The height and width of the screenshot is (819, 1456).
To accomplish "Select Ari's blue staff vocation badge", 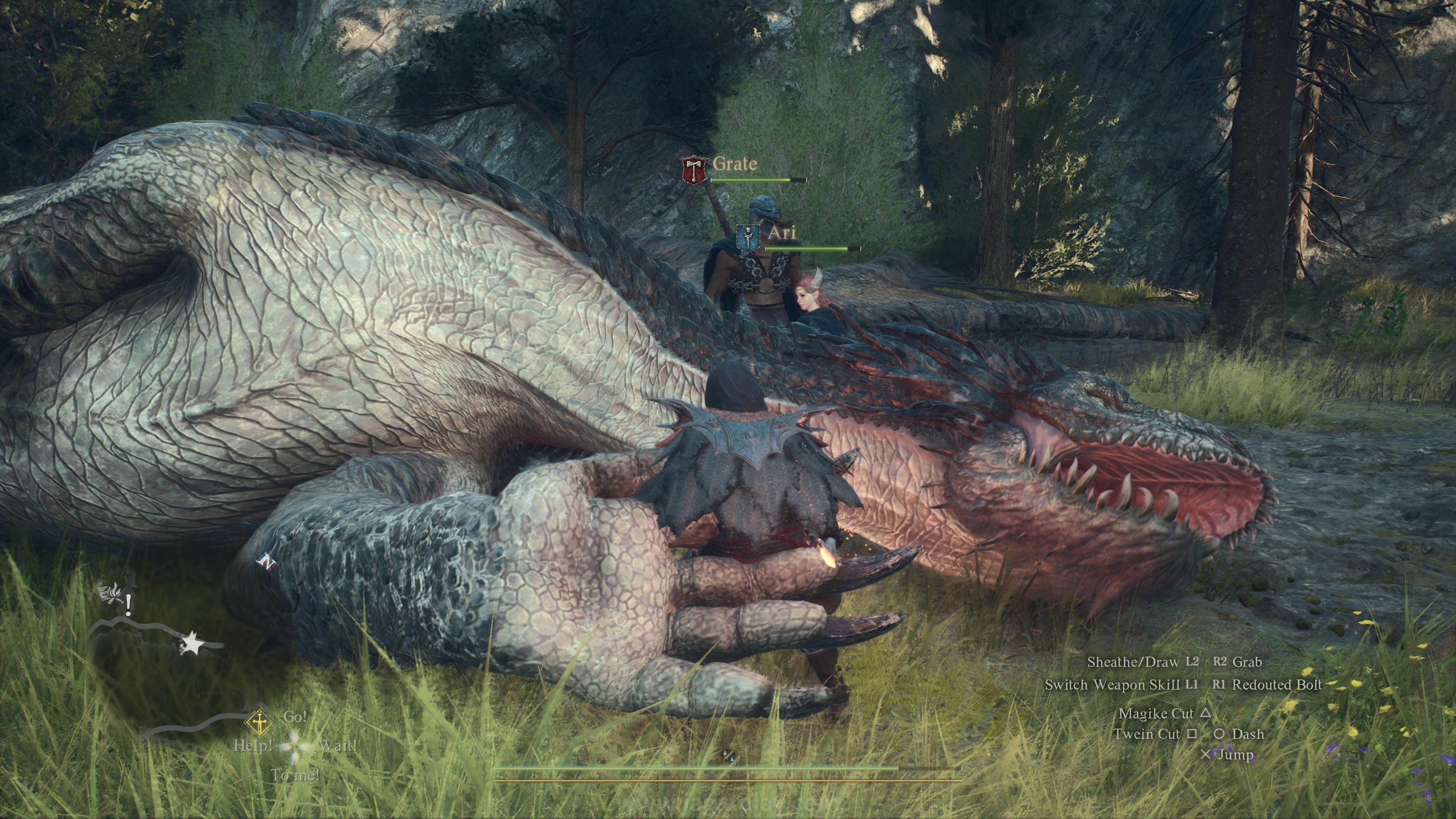I will point(748,238).
